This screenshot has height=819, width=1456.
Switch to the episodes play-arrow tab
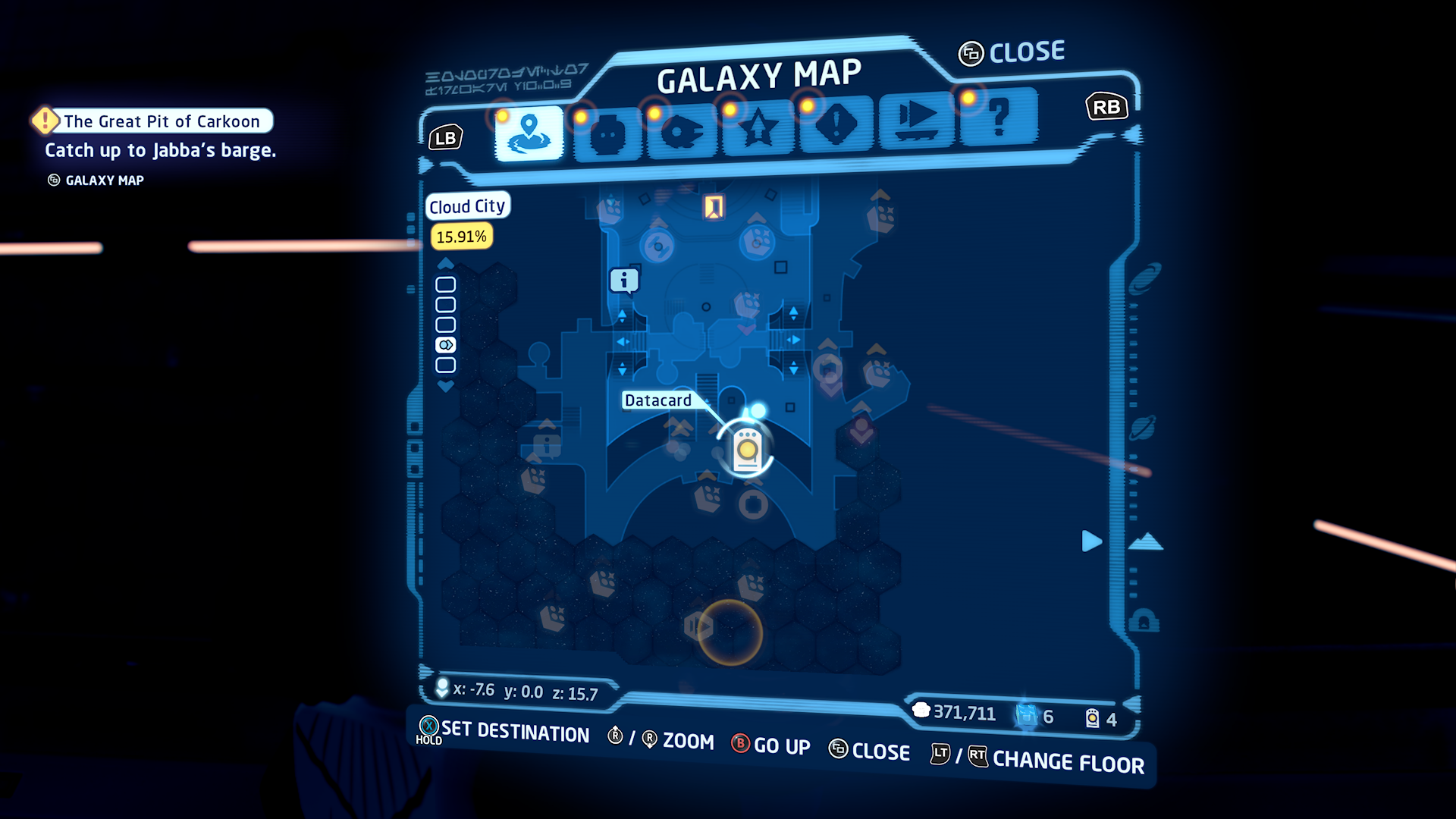pos(917,120)
